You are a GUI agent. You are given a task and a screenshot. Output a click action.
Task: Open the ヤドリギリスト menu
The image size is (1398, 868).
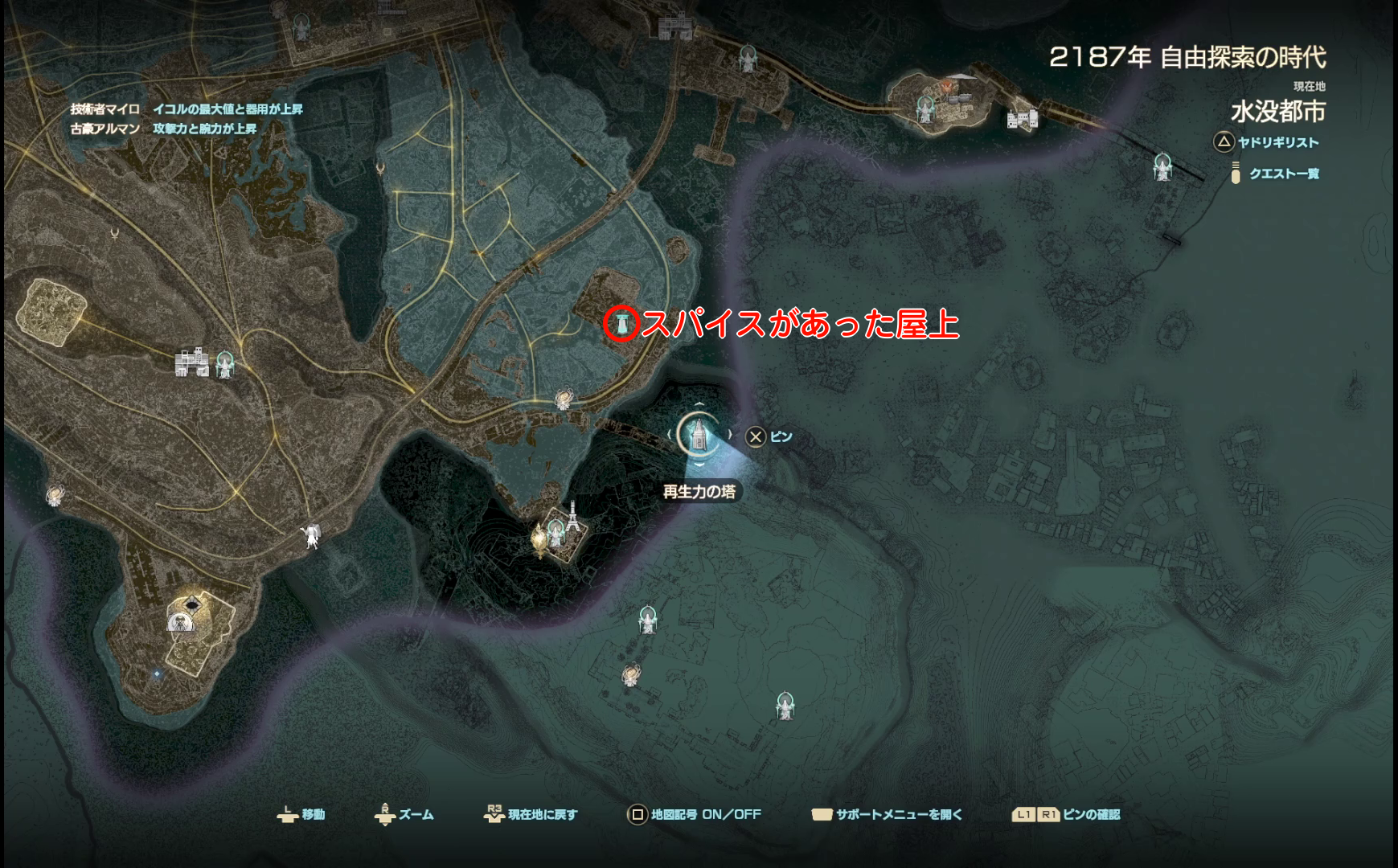[1278, 142]
